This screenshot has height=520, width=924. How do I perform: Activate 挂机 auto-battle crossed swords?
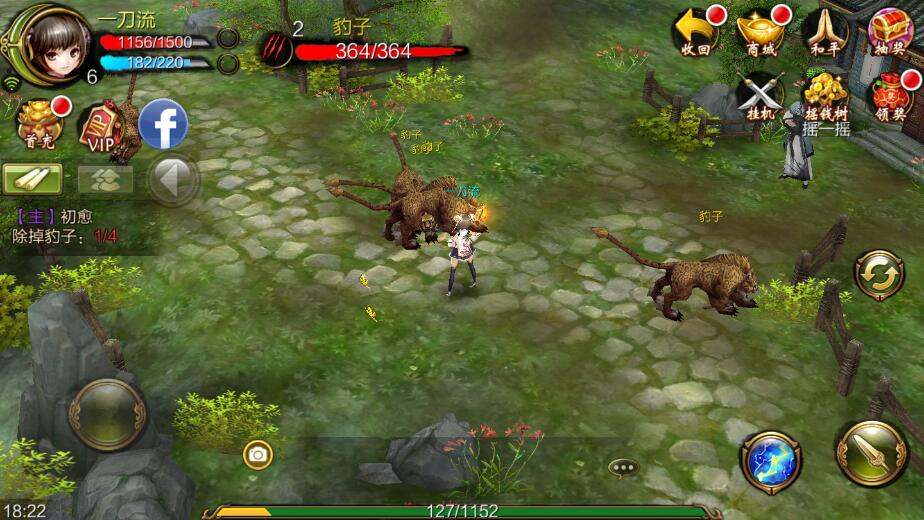click(x=760, y=97)
